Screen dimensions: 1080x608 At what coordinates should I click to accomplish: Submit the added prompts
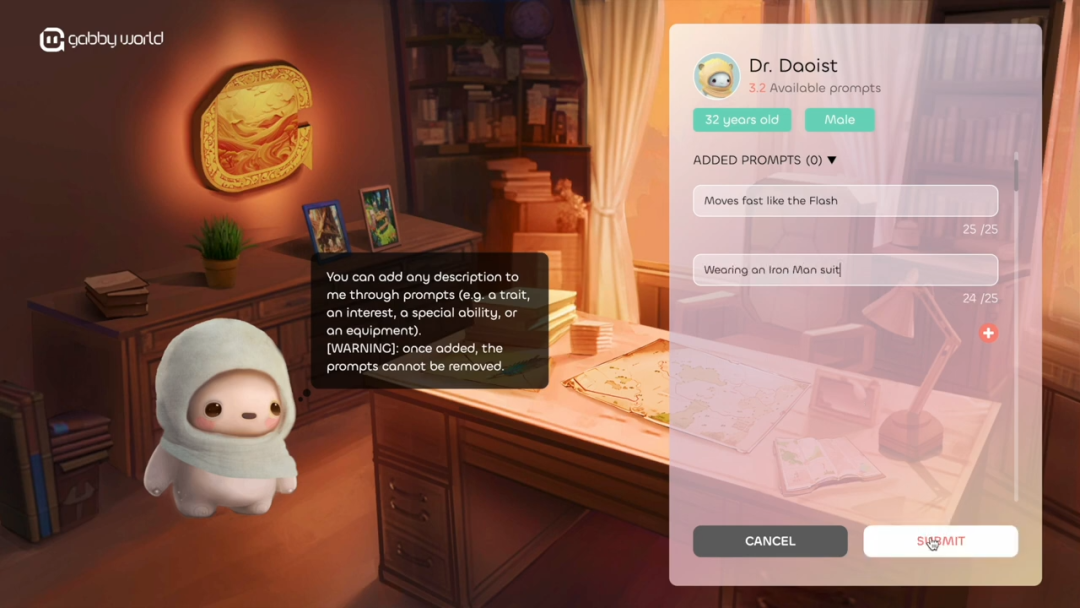(940, 541)
